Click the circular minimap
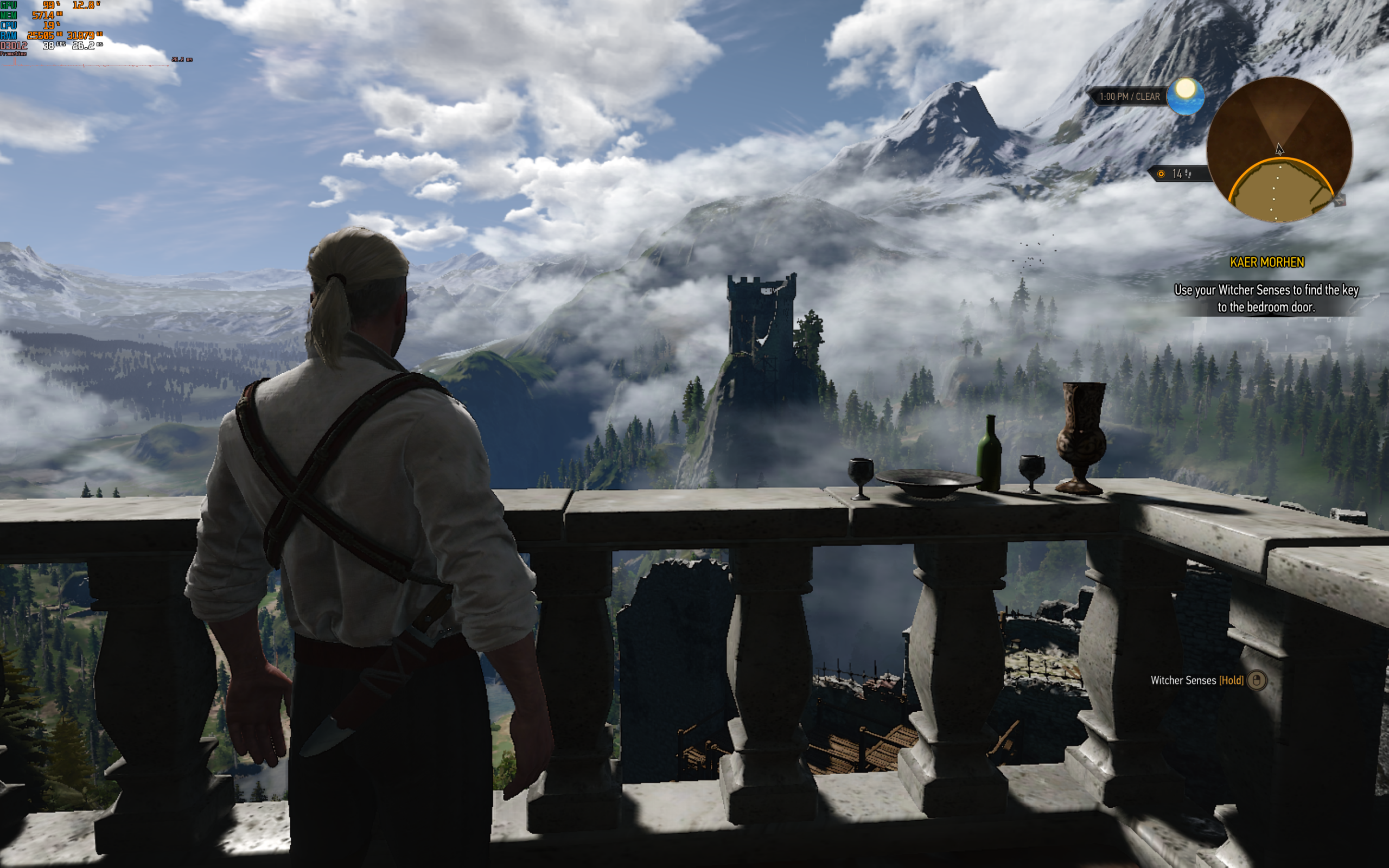 click(1279, 150)
